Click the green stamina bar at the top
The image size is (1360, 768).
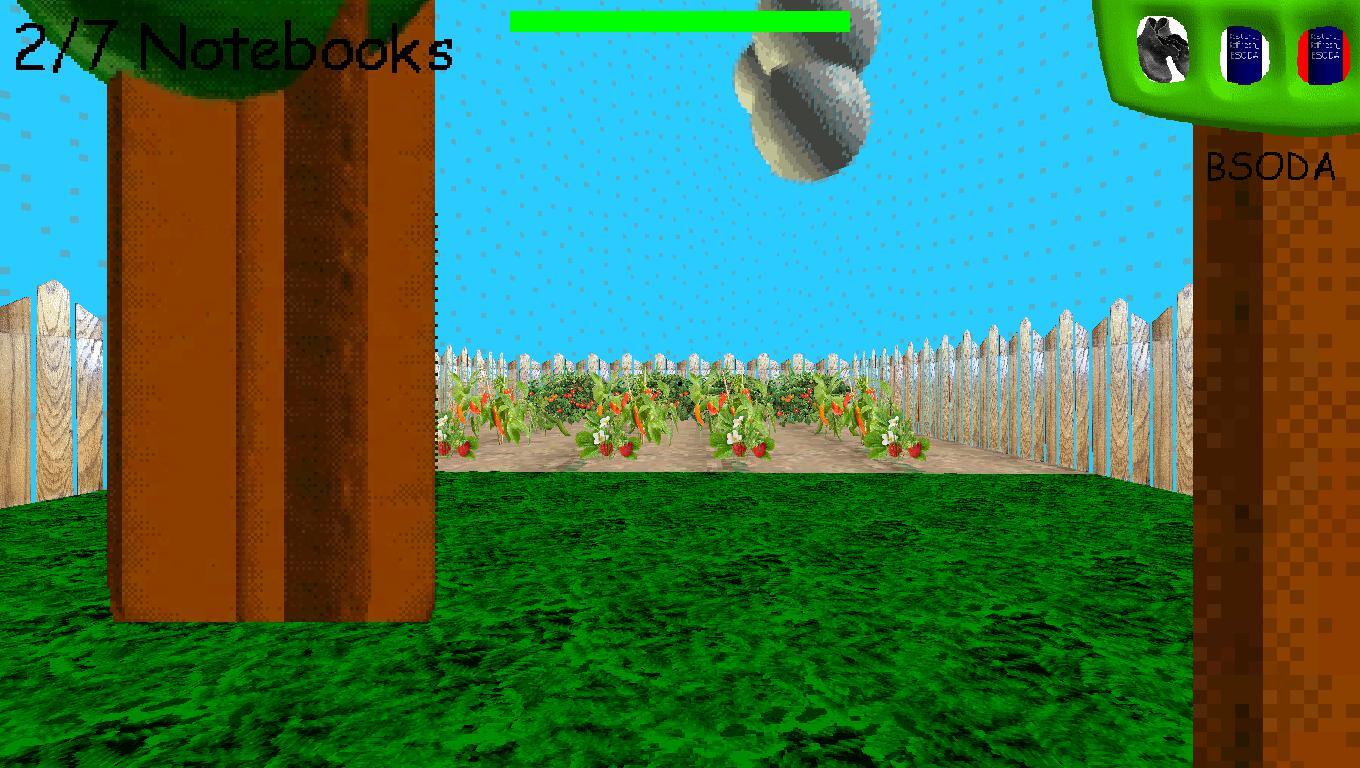coord(680,20)
